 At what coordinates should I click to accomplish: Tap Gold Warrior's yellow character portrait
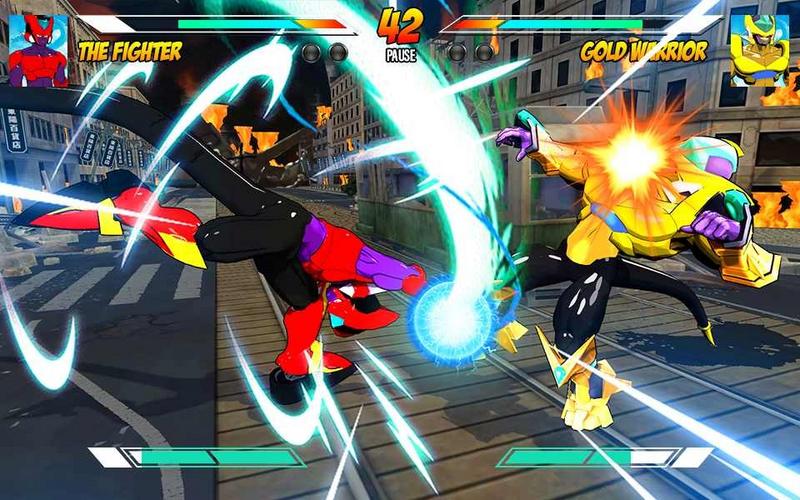[x=758, y=50]
